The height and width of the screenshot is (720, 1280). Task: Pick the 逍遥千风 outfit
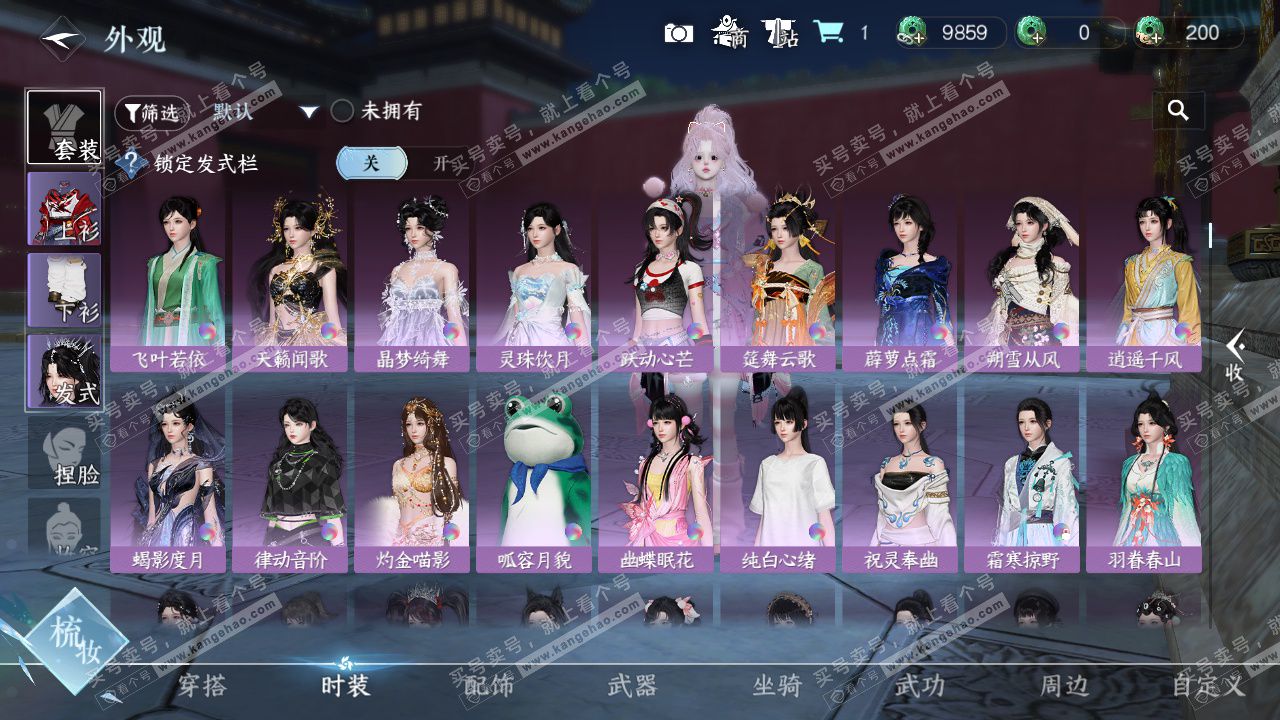[x=1144, y=285]
